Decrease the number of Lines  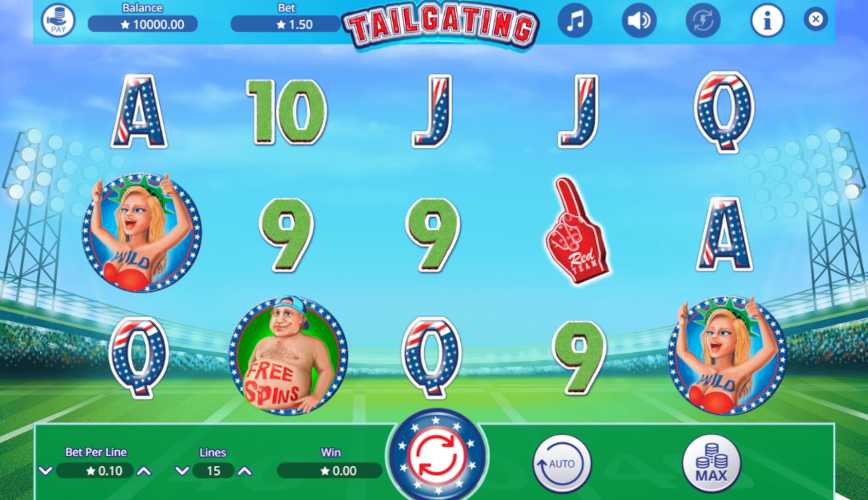coord(183,470)
